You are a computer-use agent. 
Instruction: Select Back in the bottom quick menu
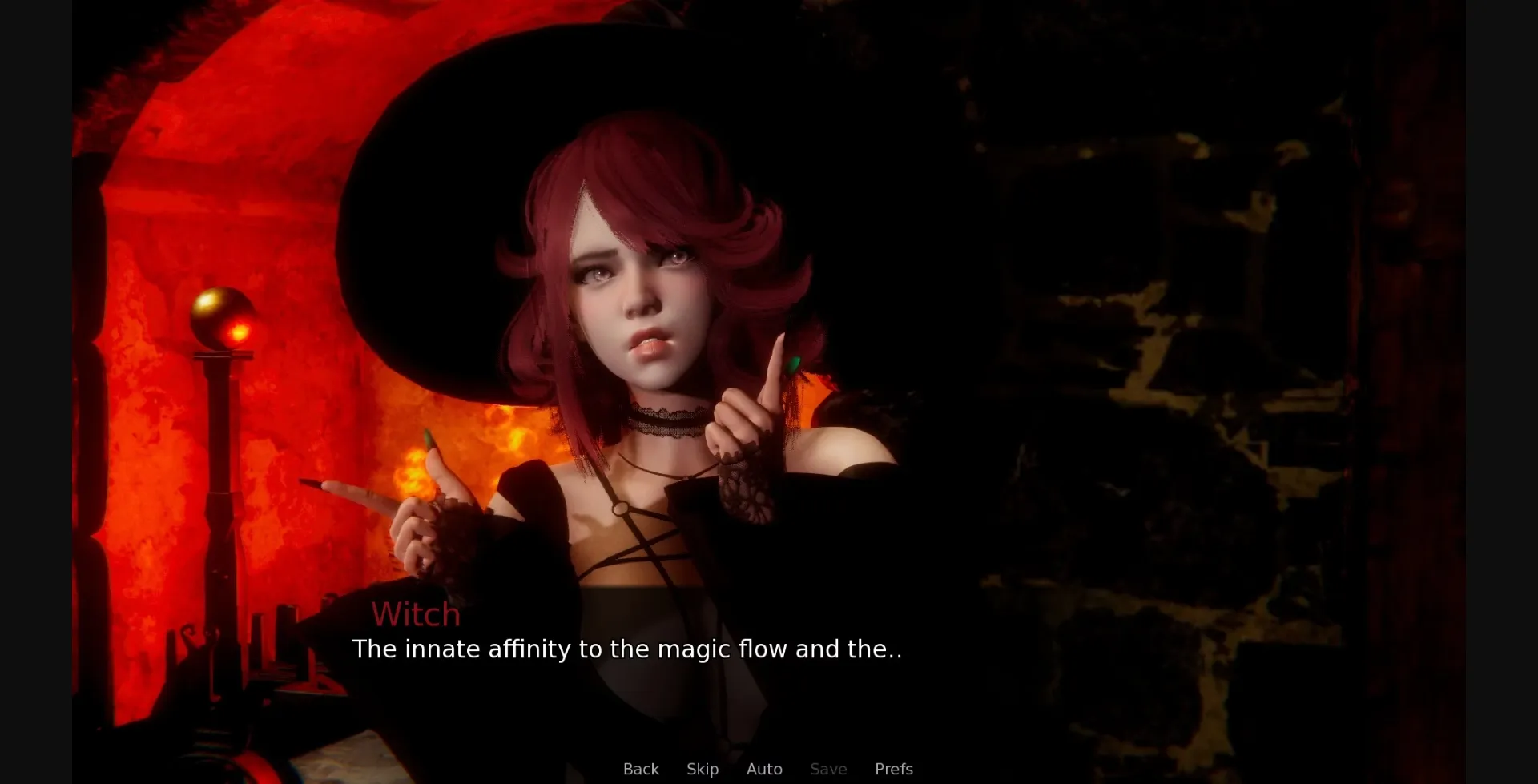click(640, 769)
